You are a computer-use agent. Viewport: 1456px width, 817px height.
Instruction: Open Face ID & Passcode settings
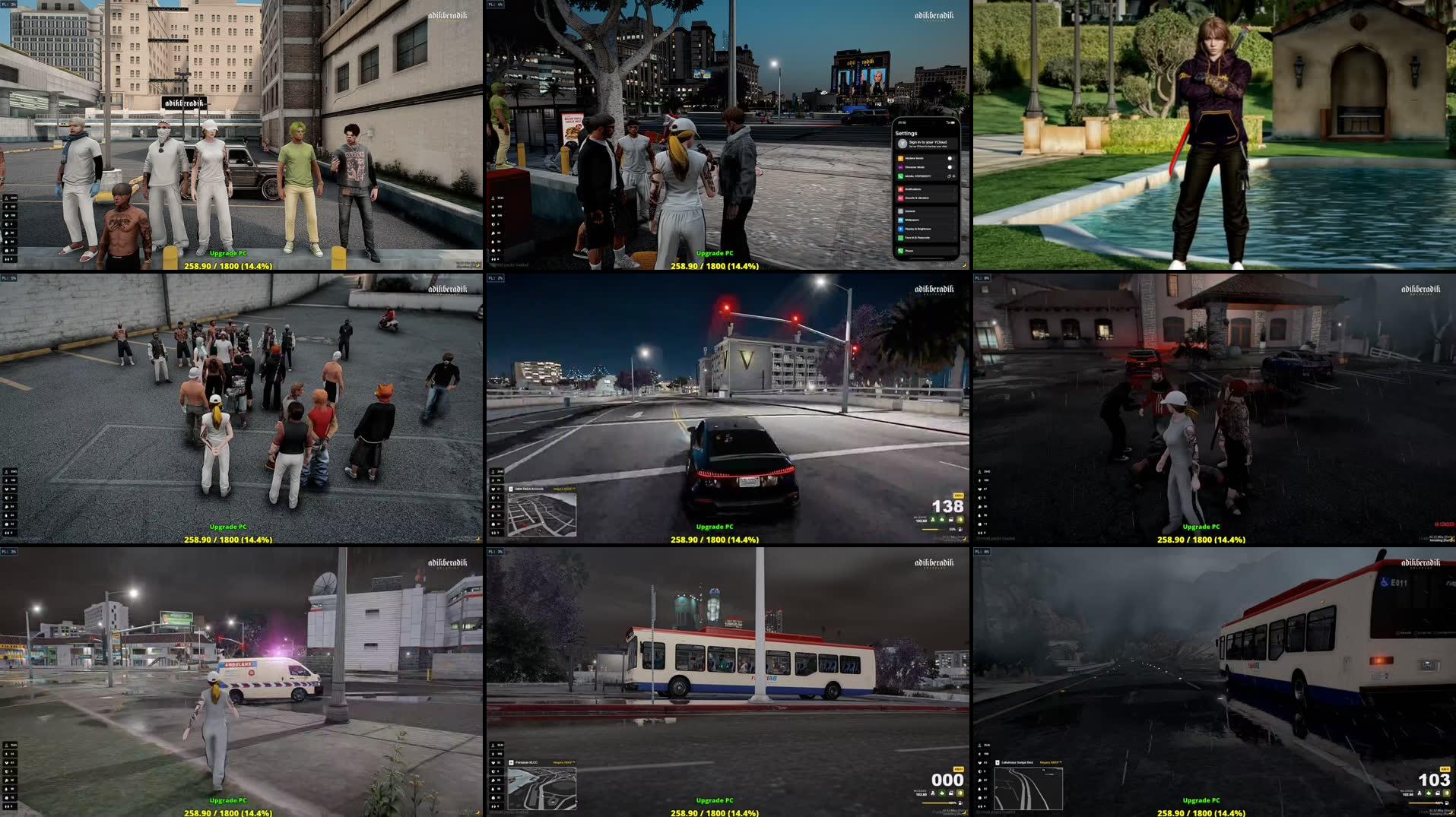point(917,237)
